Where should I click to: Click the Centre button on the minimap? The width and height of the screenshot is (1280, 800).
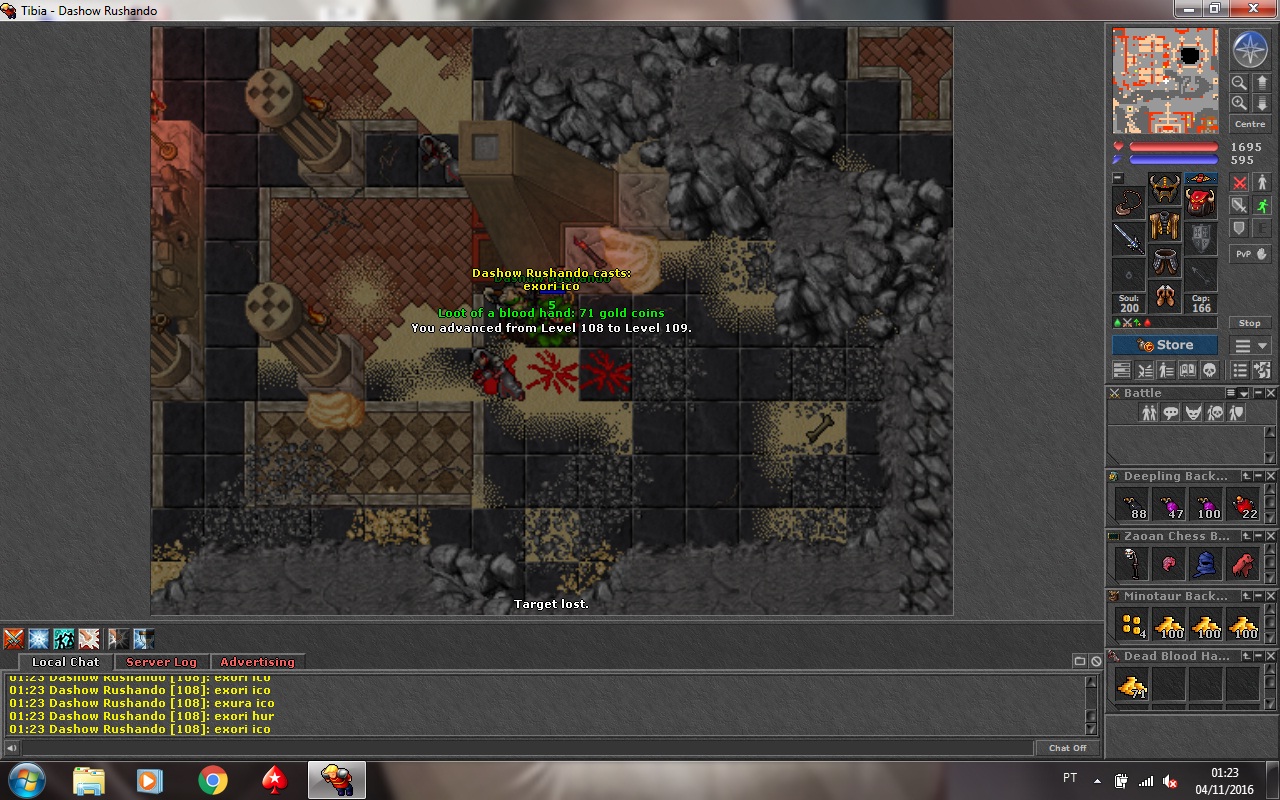coord(1249,123)
